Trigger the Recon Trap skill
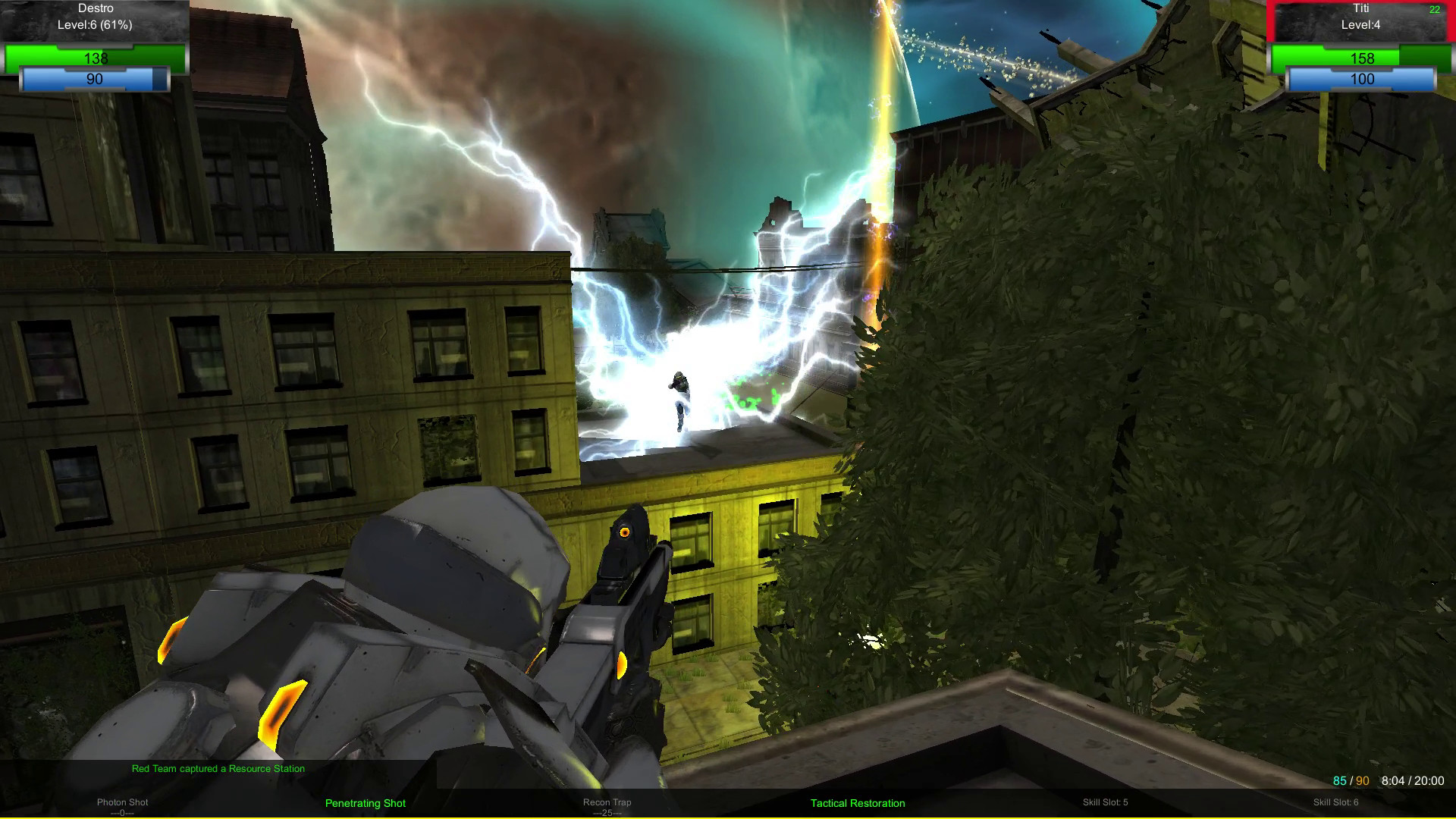The width and height of the screenshot is (1456, 819). tap(607, 802)
